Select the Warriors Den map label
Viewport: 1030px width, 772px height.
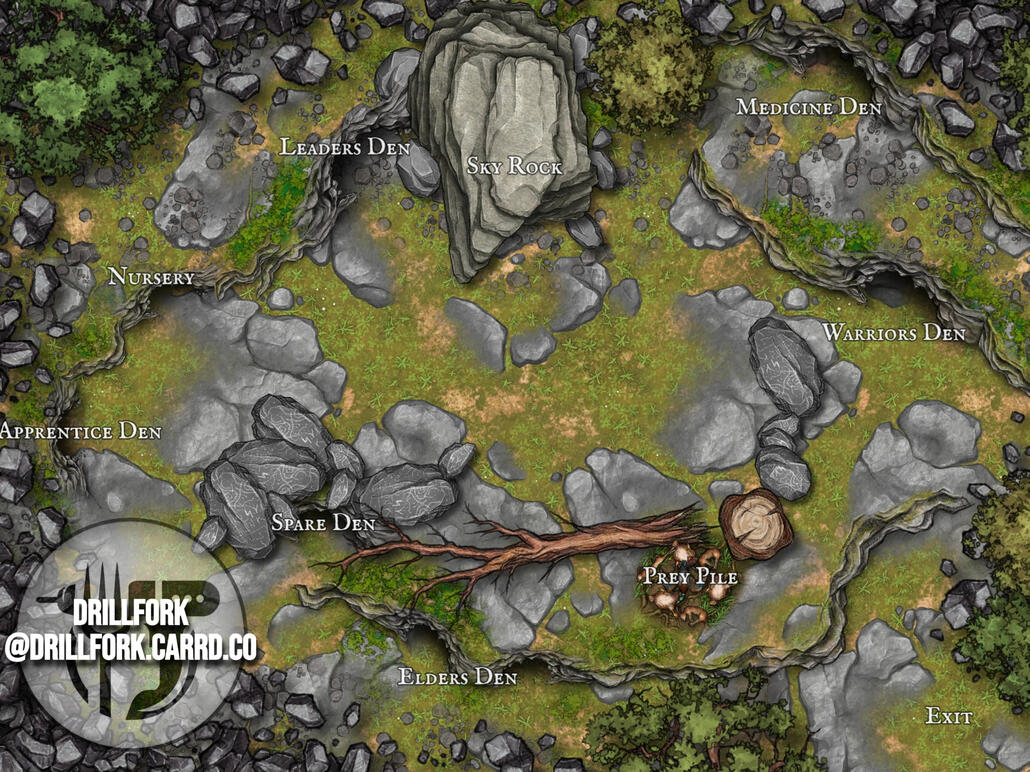(893, 332)
